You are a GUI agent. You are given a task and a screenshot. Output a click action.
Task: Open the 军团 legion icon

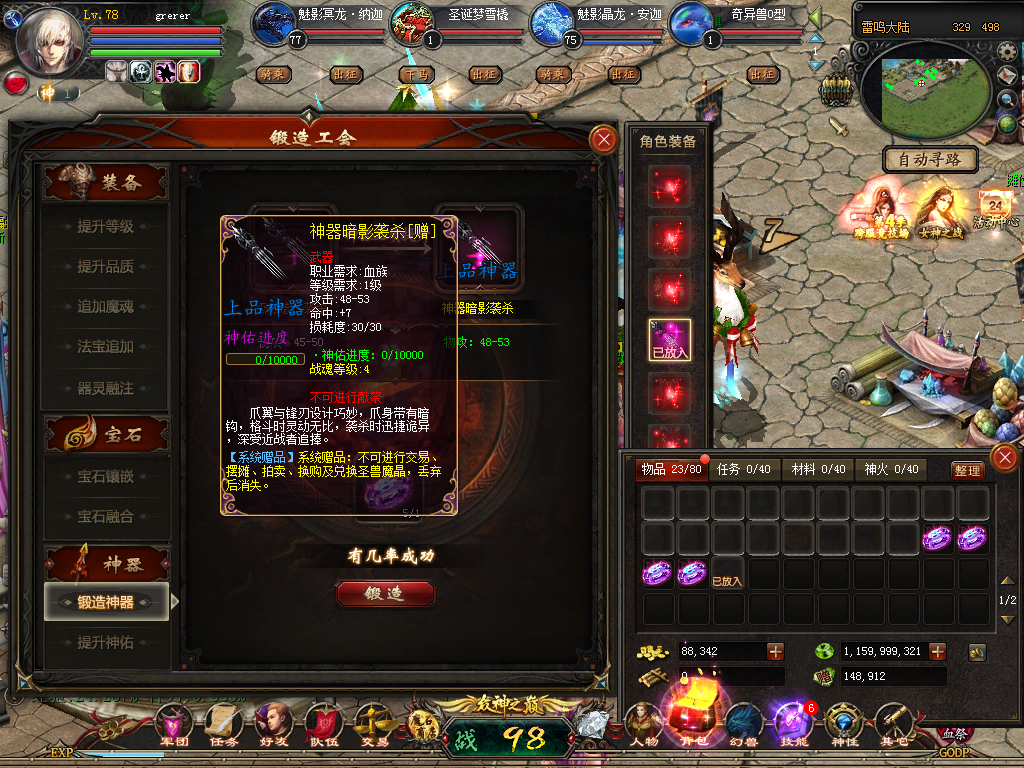point(174,723)
